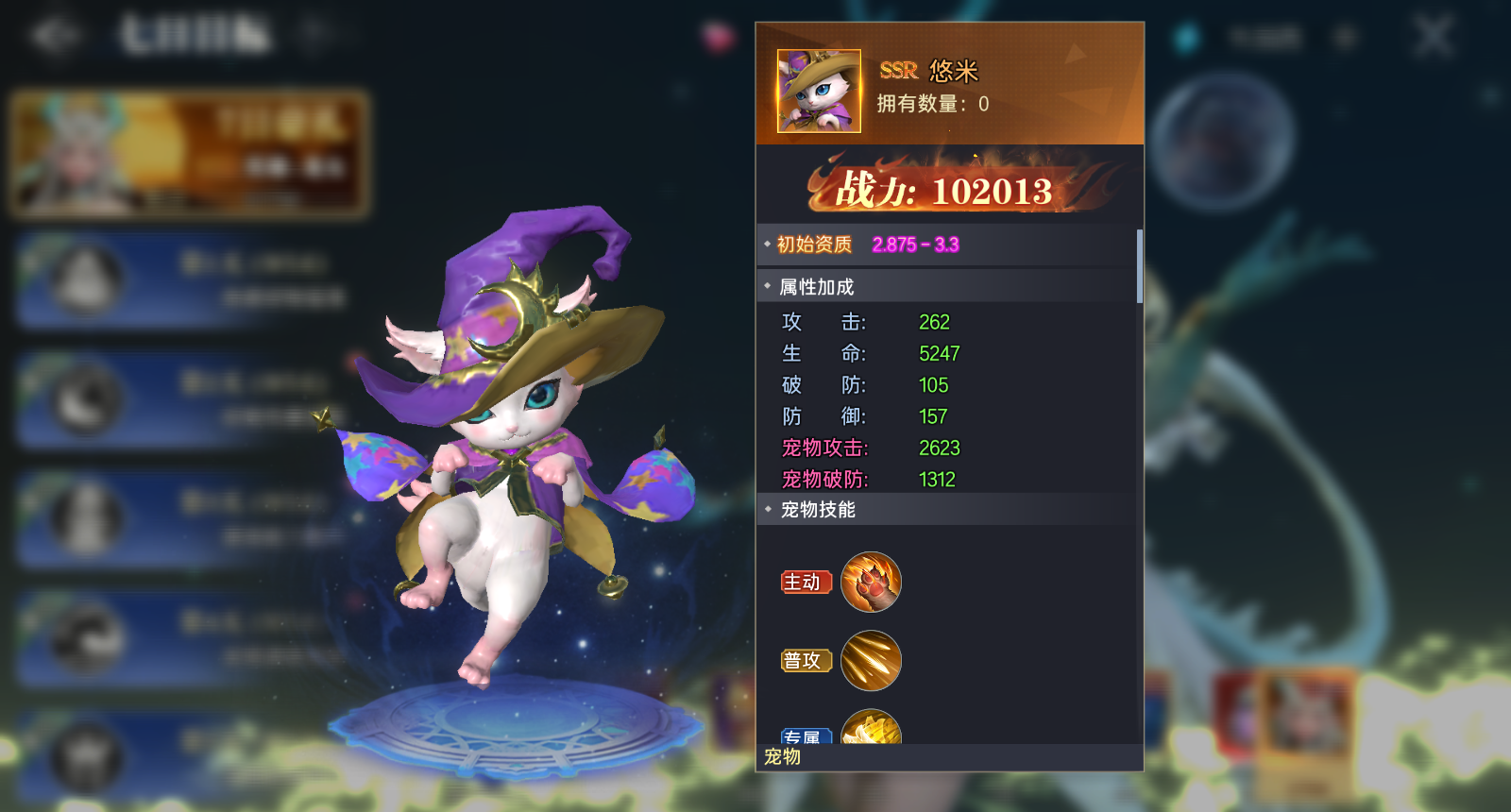Viewport: 1511px width, 812px height.
Task: Click the 2.875 - 3.3 aptitude range value
Action: click(x=918, y=244)
